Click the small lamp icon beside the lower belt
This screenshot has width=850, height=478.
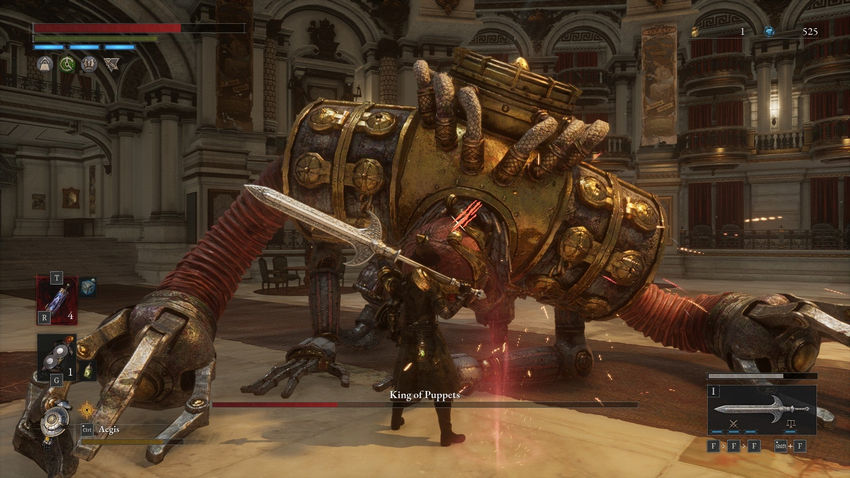[x=87, y=372]
